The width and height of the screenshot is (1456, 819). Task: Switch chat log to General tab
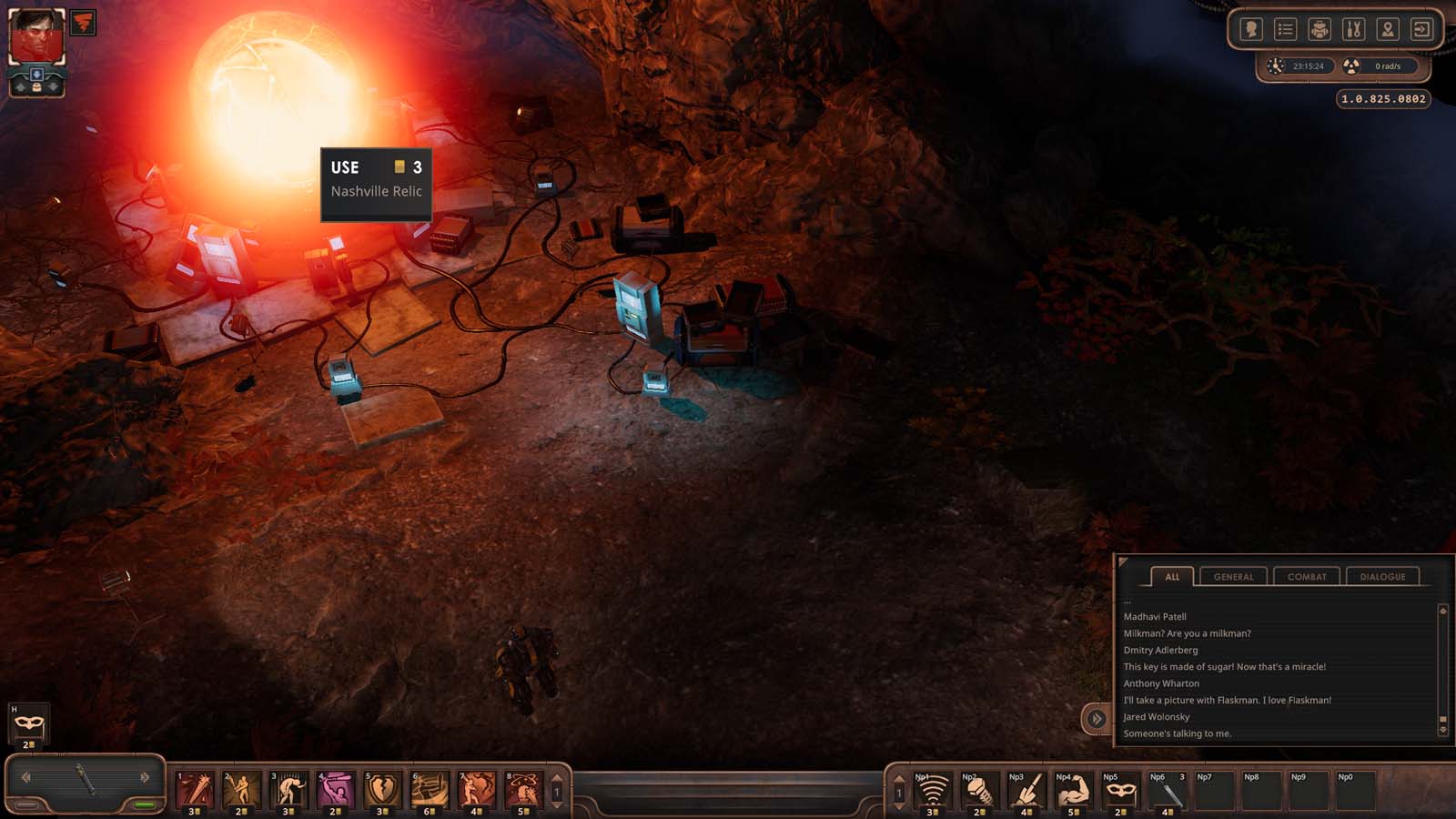[x=1233, y=576]
